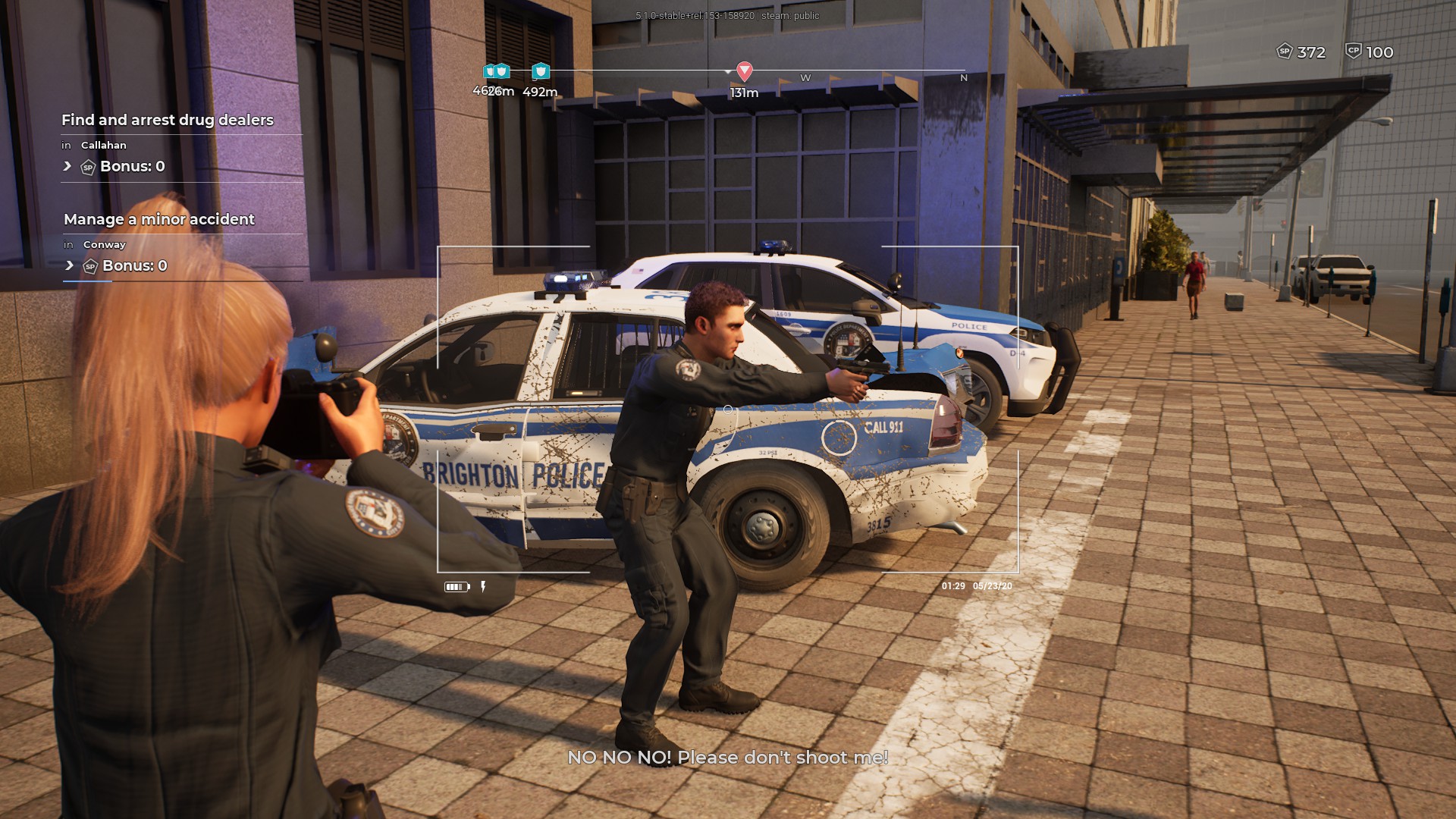Click the blue shield compass marker at 492m
The width and height of the screenshot is (1456, 819).
pos(540,71)
